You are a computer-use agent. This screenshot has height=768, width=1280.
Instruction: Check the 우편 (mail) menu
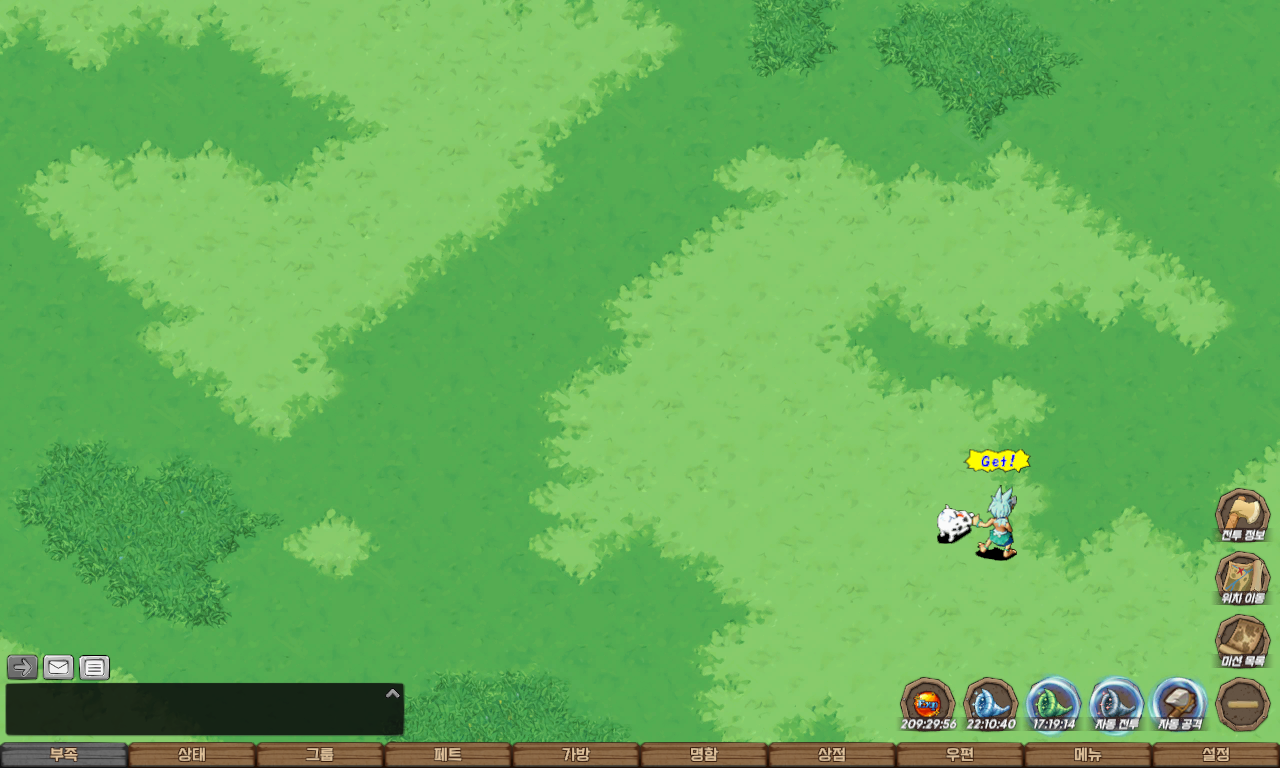click(x=960, y=755)
